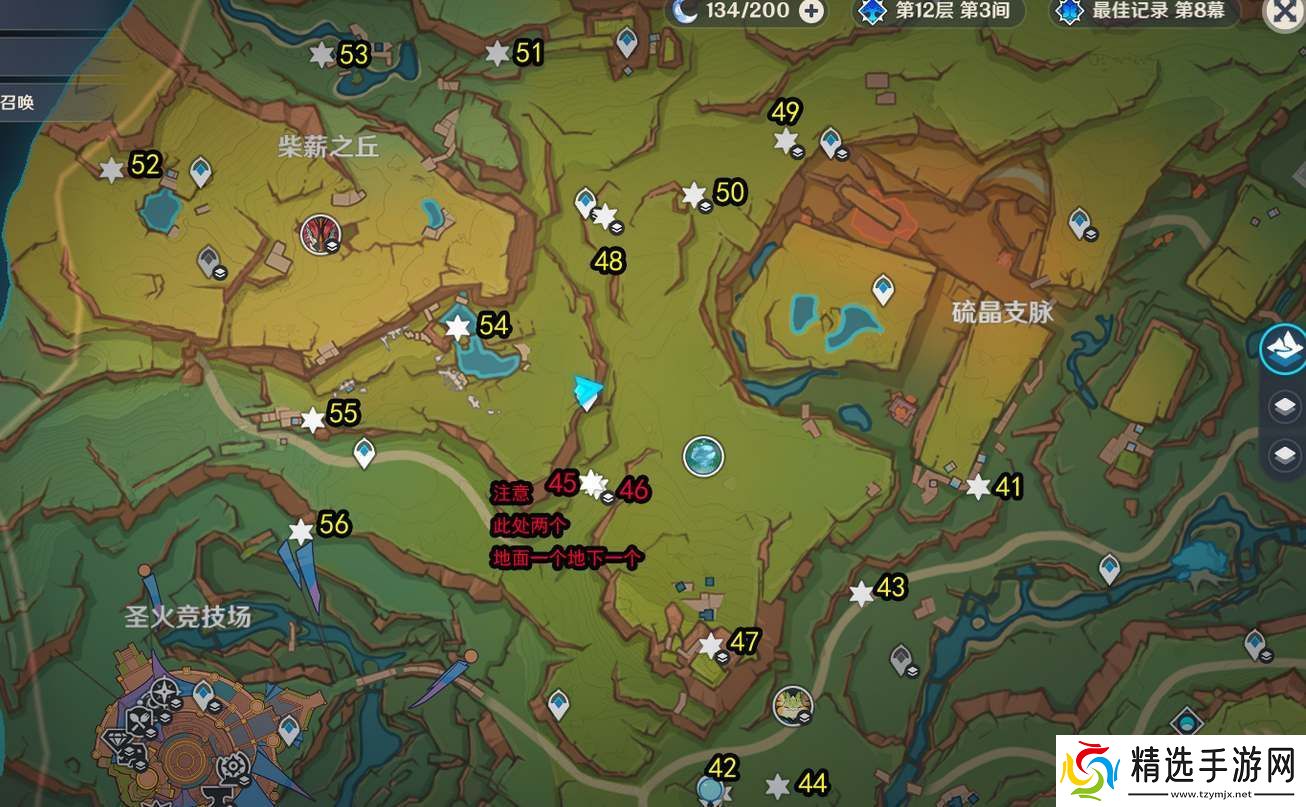Click the white star pin numbered 54
Viewport: 1306px width, 807px height.
click(456, 326)
